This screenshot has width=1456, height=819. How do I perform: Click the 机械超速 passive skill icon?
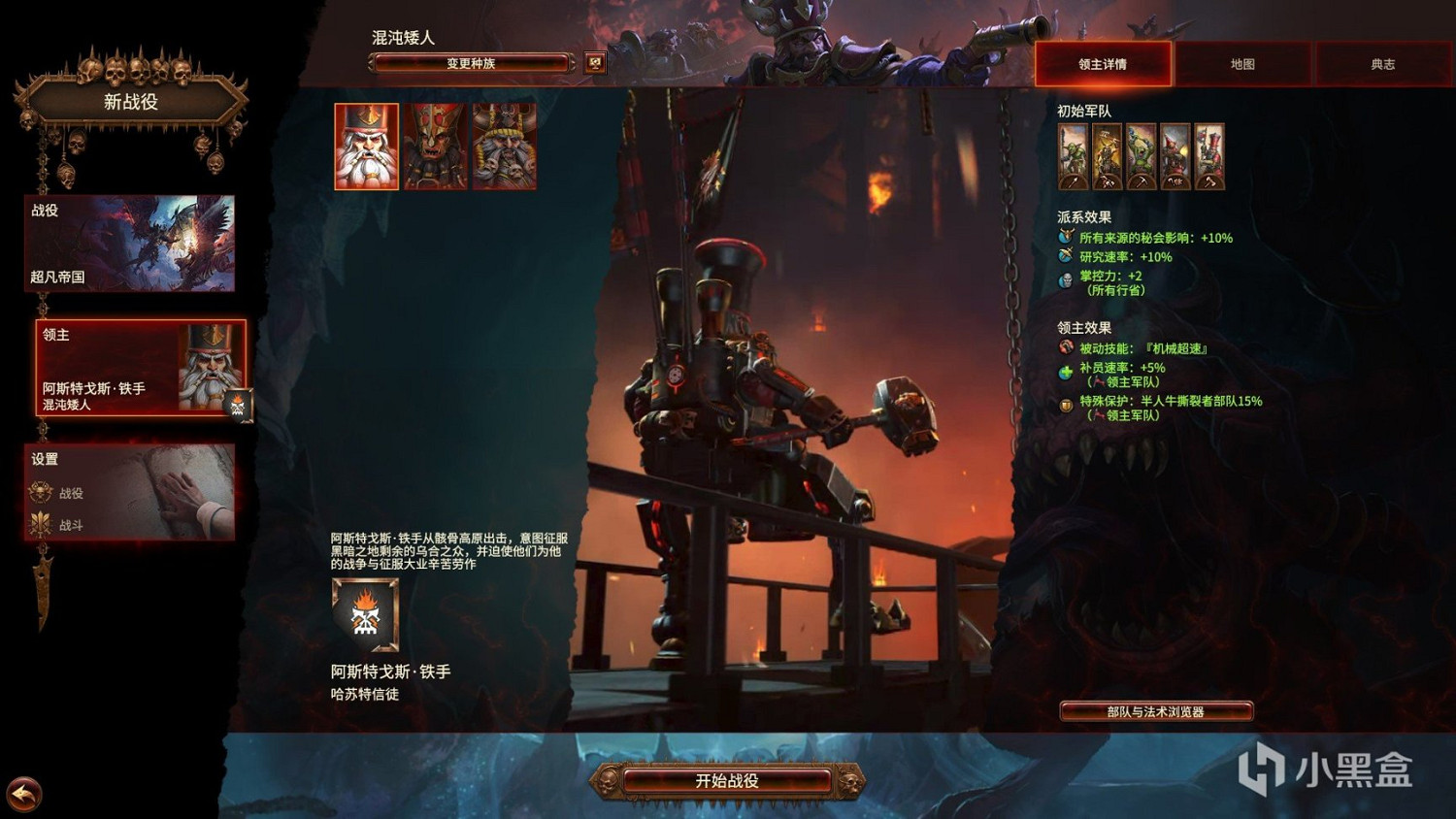1066,348
